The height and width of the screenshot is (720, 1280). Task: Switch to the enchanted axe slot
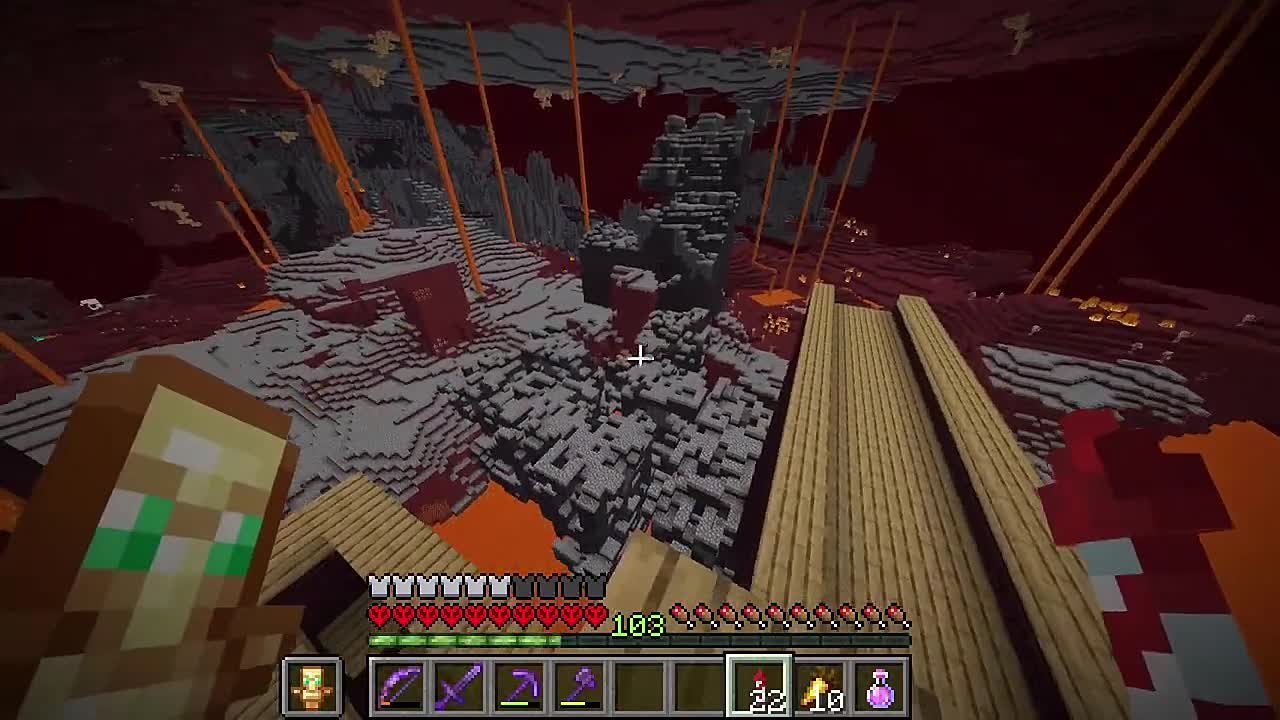[579, 687]
